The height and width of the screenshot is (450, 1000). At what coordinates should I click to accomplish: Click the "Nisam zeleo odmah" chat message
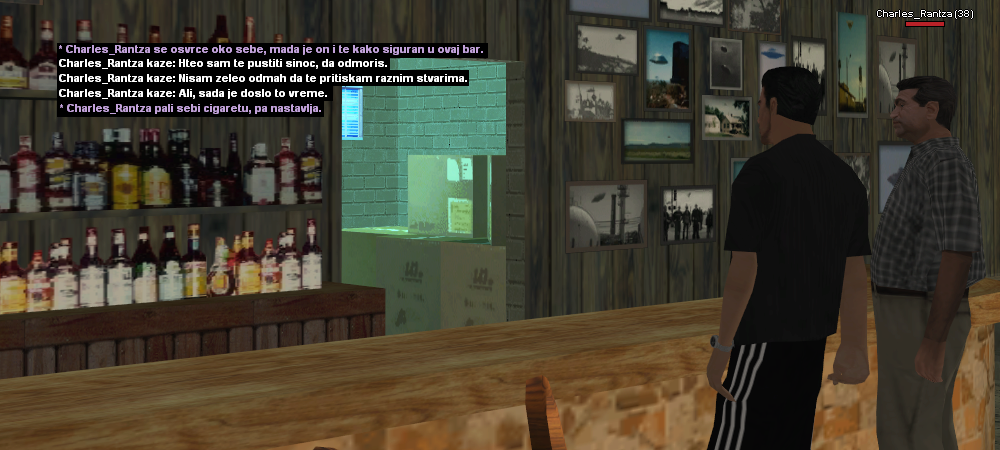[x=263, y=78]
